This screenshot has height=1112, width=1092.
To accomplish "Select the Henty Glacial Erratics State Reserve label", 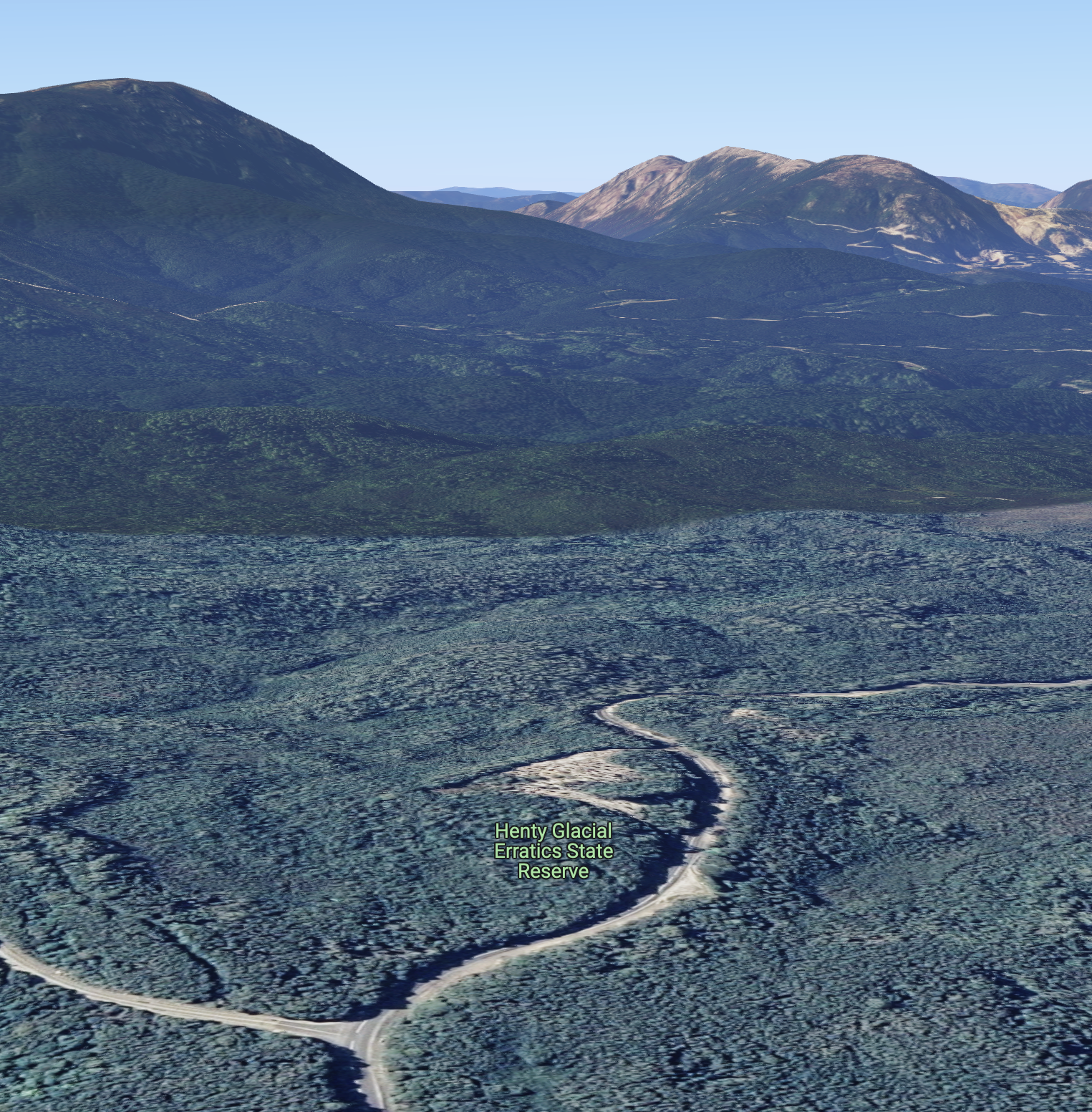I will click(554, 851).
